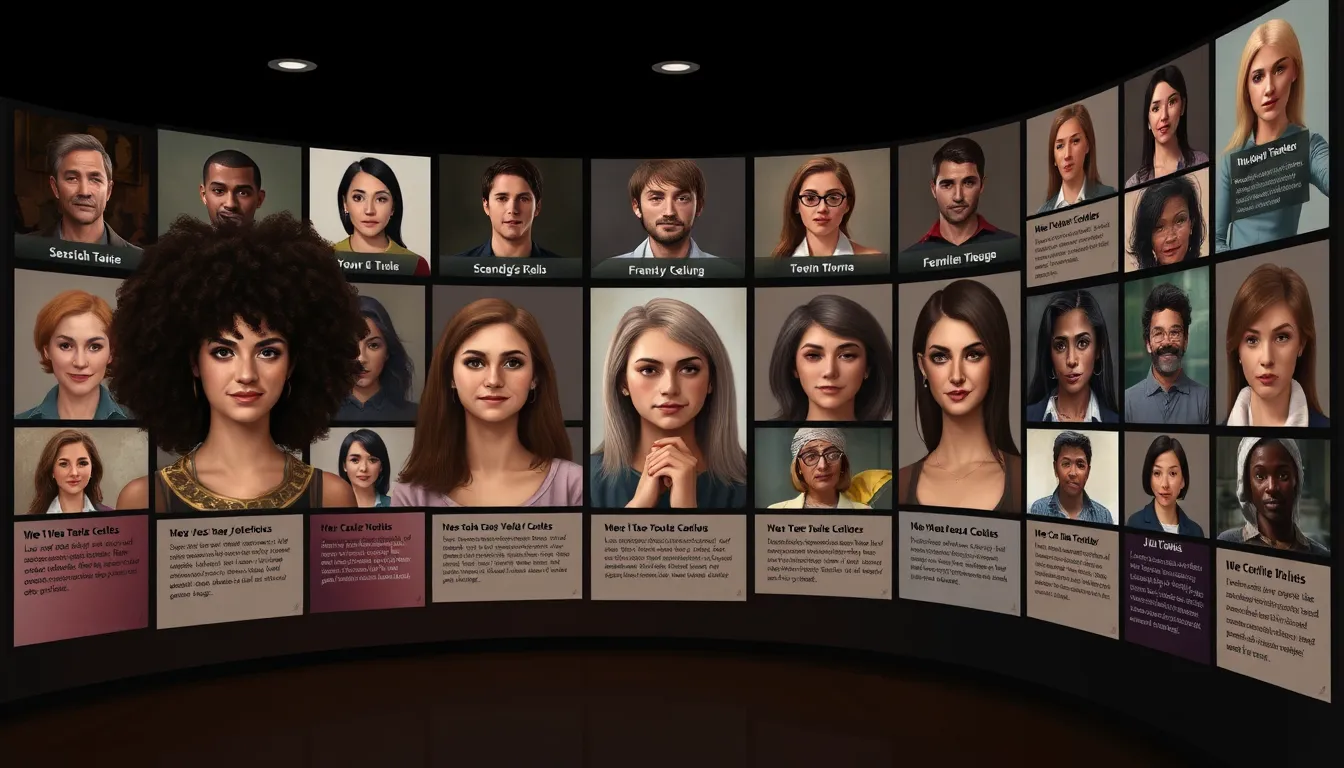This screenshot has width=1344, height=768.
Task: Select the gray-haired man's portrait tile
Action: click(x=82, y=192)
